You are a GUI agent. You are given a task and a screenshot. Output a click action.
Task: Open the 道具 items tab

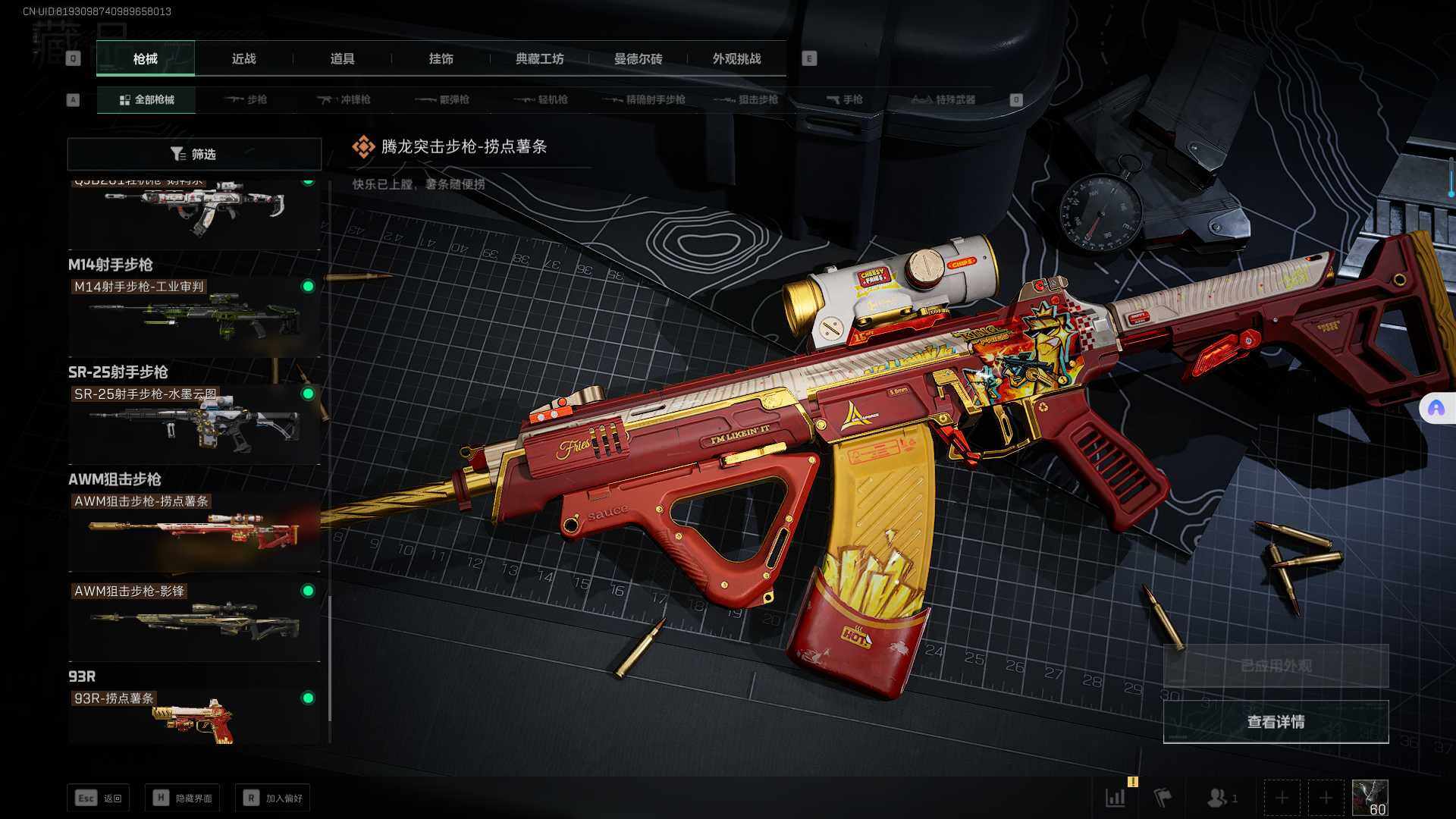(x=342, y=58)
